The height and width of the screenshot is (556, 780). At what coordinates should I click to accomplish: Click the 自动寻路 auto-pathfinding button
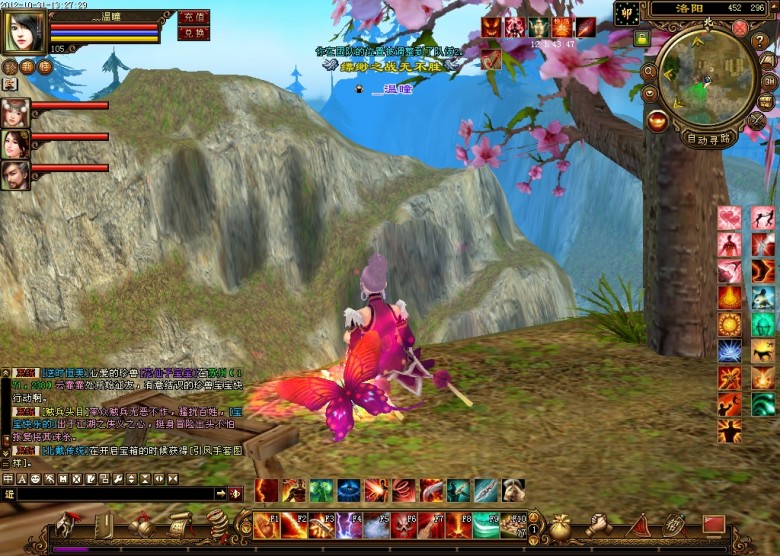point(708,139)
